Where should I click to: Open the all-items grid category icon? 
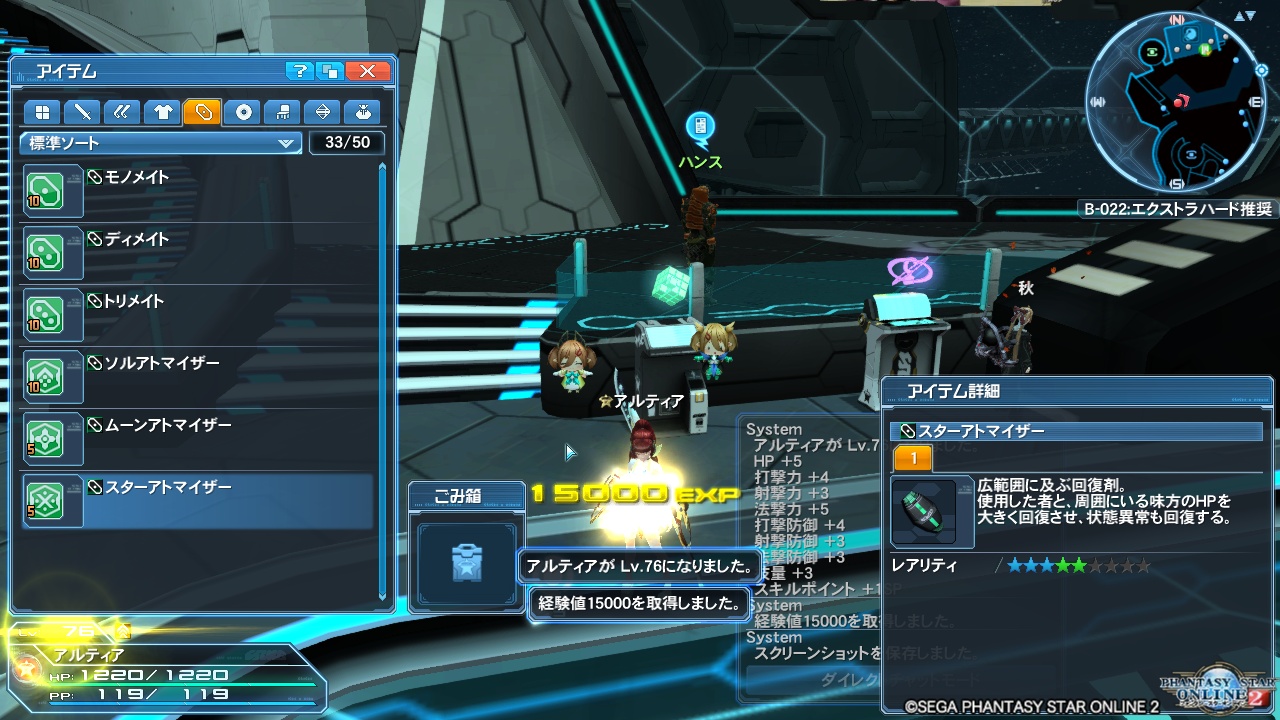coord(43,112)
